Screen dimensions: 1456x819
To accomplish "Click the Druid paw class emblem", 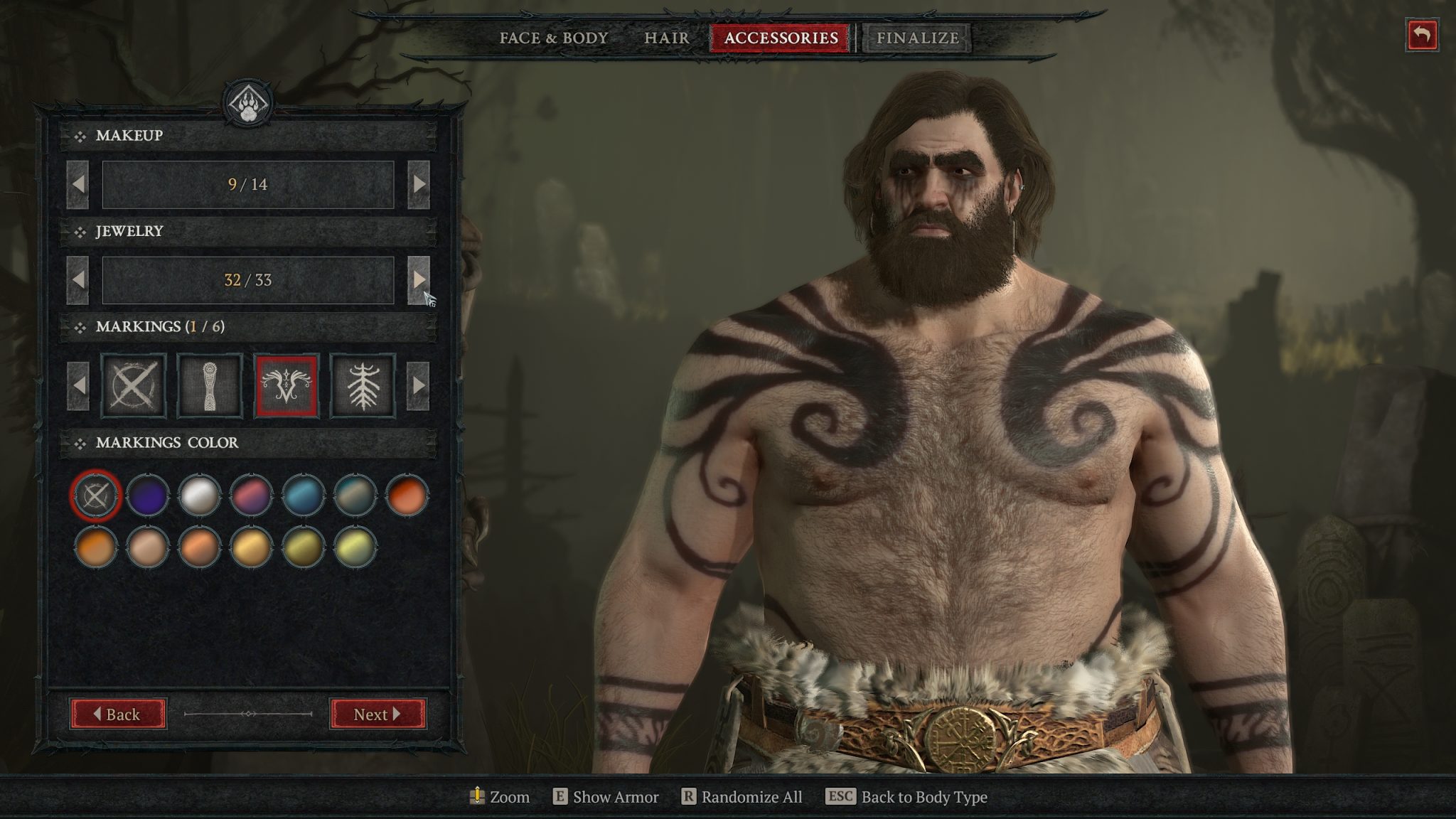I will pos(250,102).
